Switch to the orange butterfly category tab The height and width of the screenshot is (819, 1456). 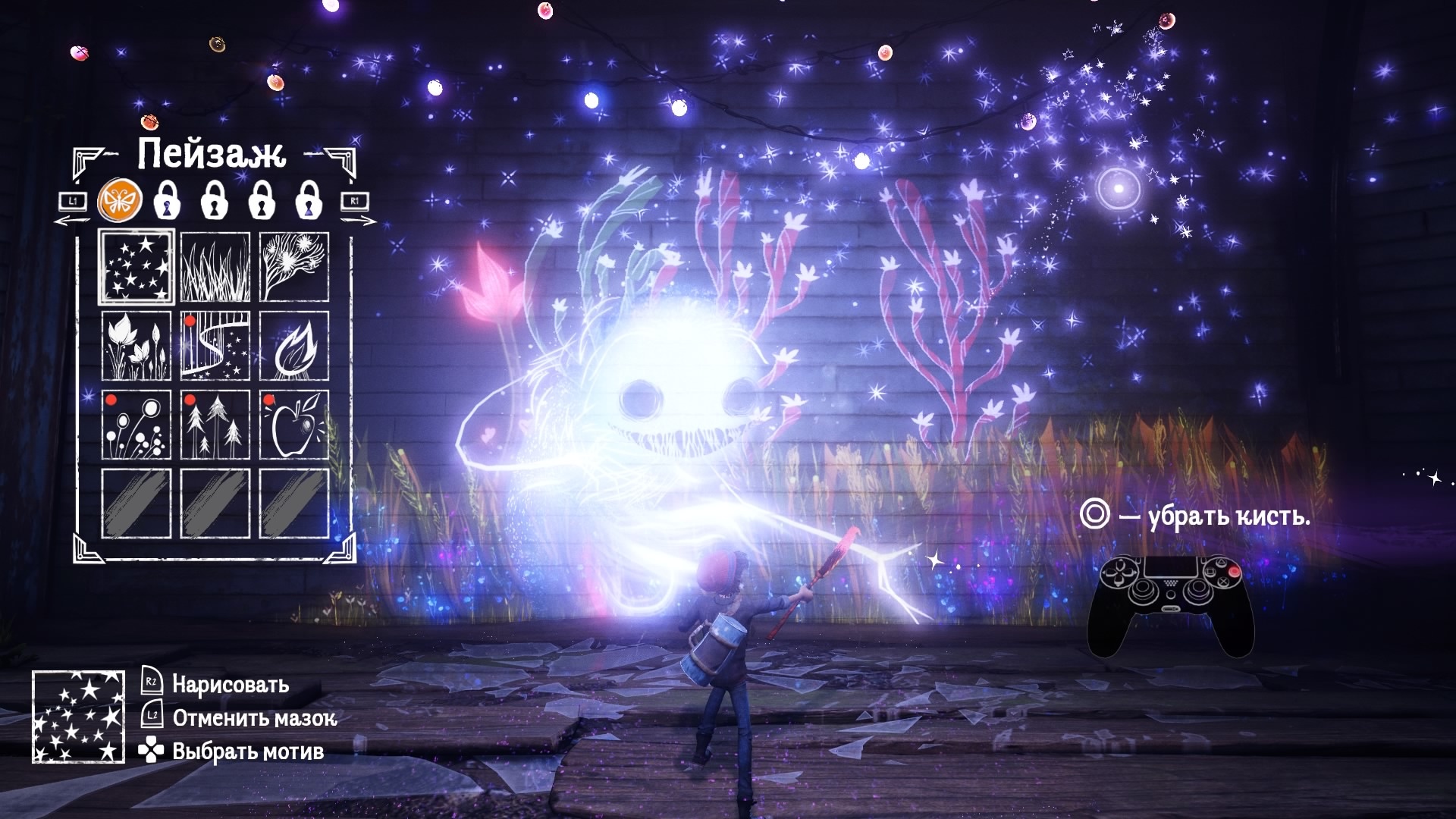tap(118, 202)
